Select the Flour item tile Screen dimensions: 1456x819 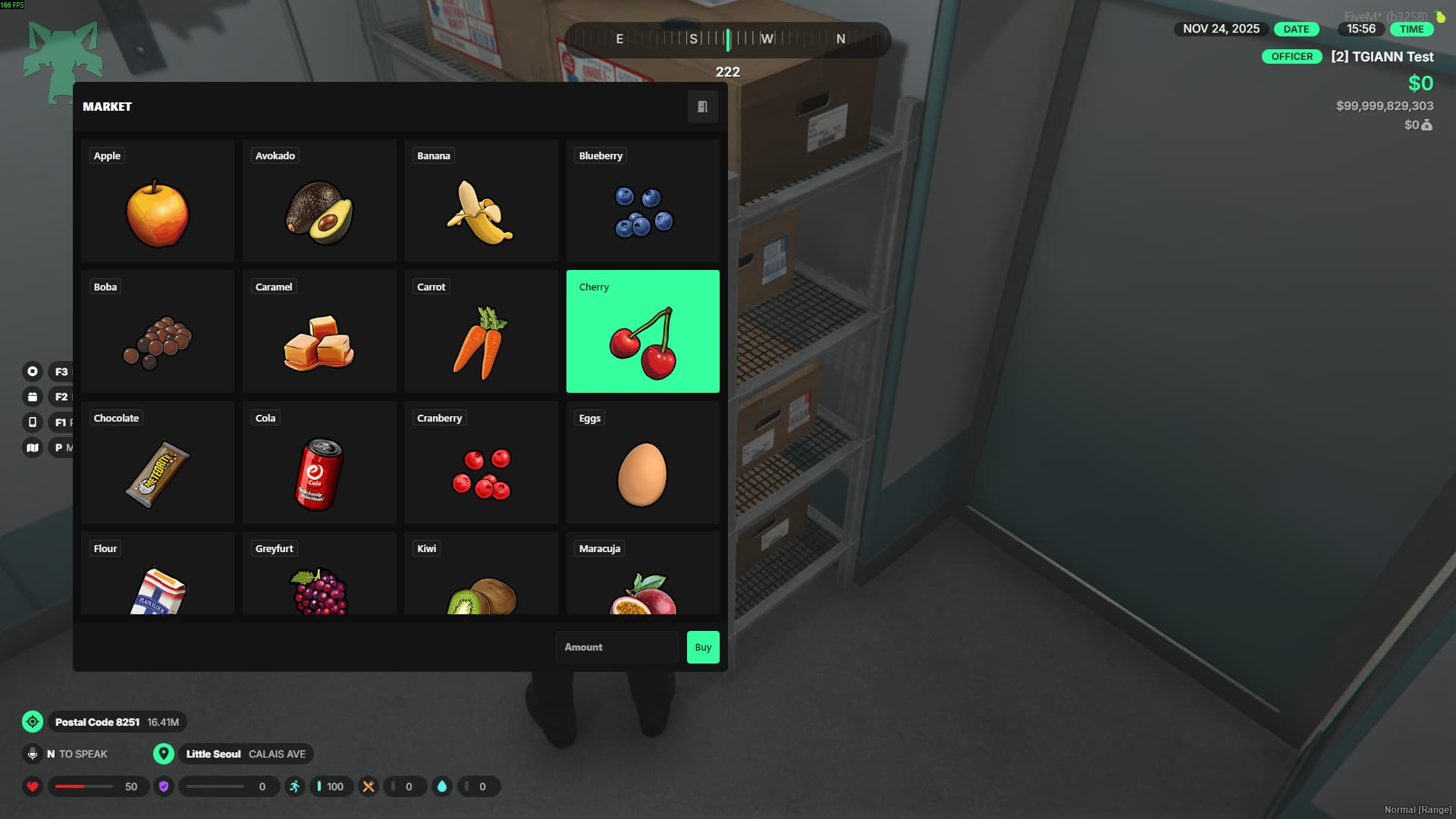[x=158, y=575]
